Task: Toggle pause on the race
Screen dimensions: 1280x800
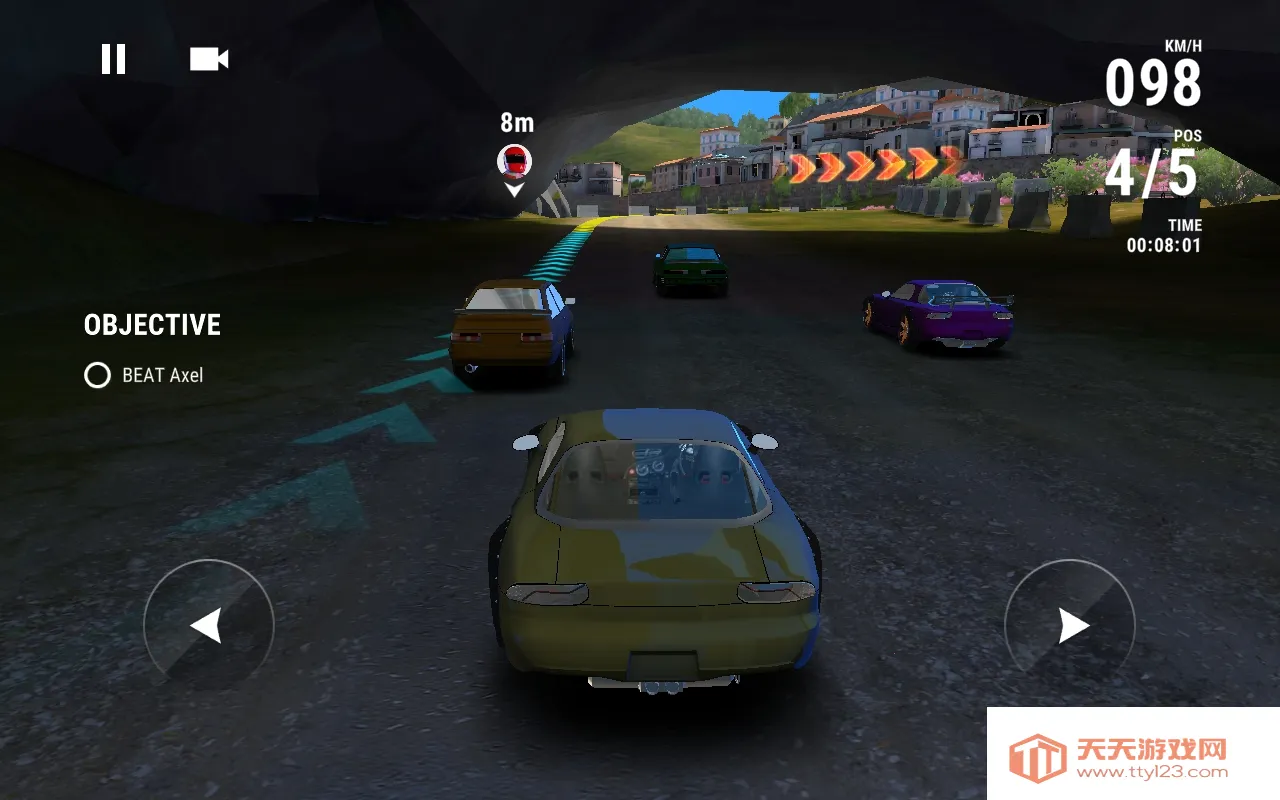Action: tap(114, 58)
